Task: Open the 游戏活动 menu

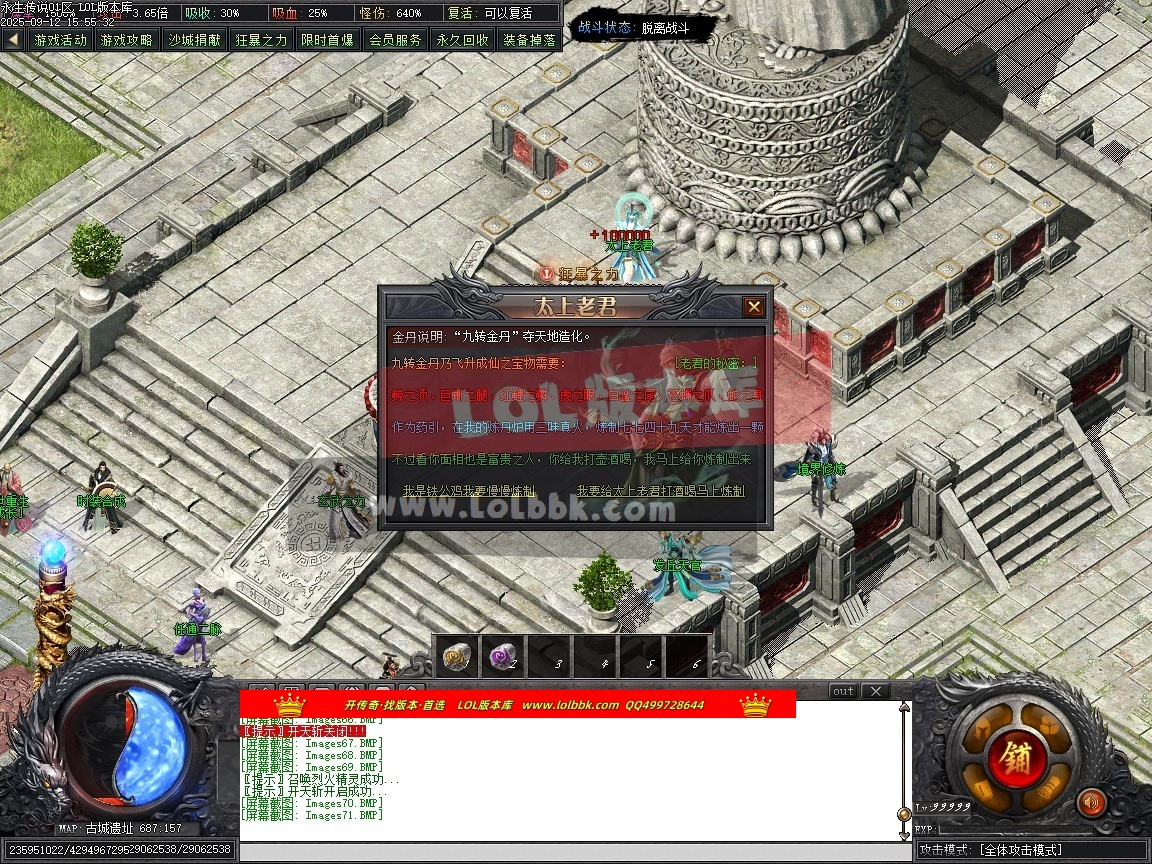Action: [60, 40]
